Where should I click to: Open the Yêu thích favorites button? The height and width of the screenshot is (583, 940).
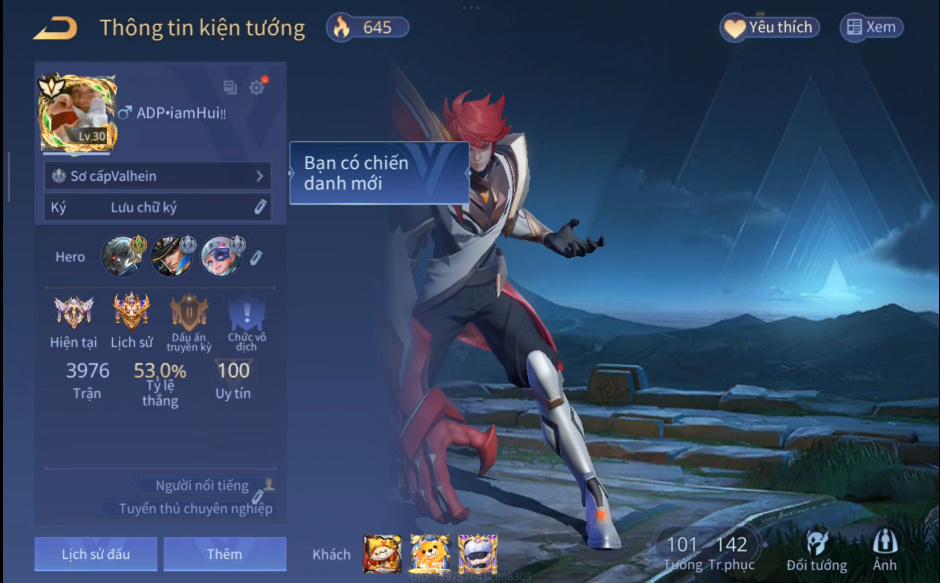coord(769,28)
